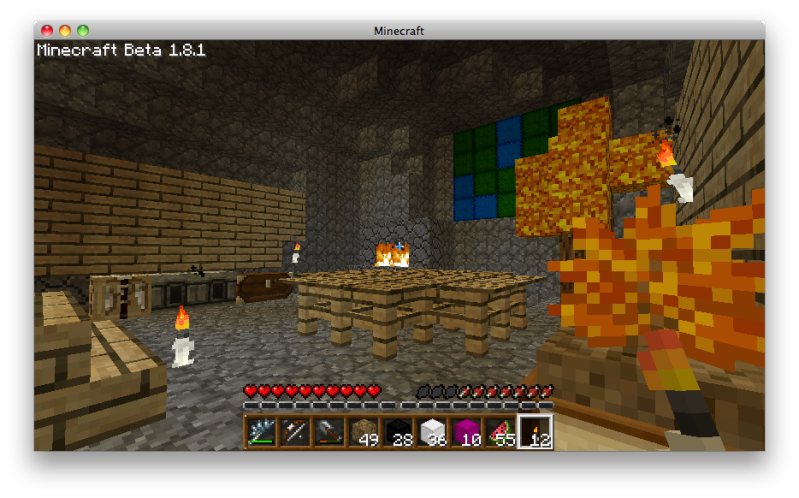Minimize the window with the yellow button
Screen dimensions: 799x498
(x=65, y=31)
